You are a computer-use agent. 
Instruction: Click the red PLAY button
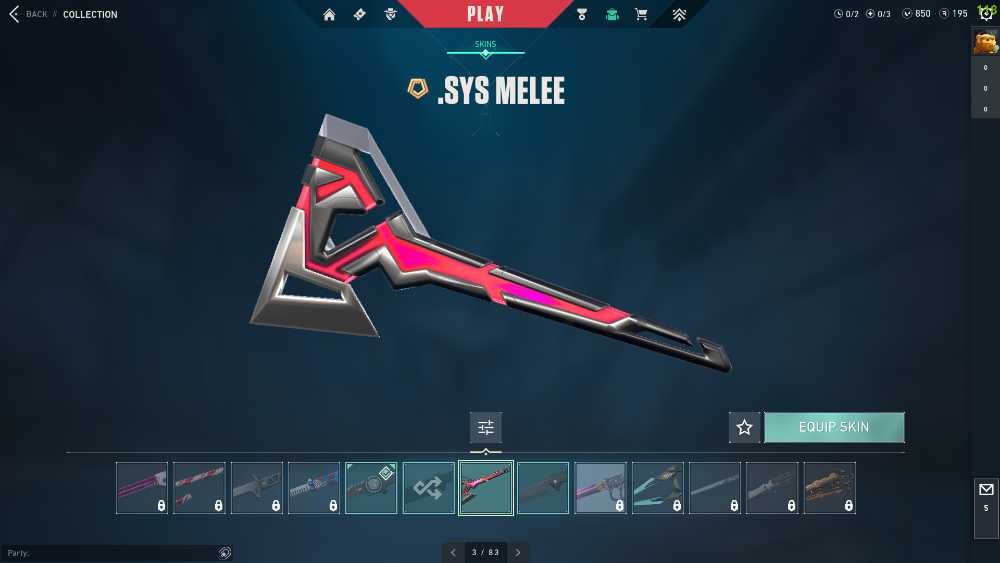485,14
